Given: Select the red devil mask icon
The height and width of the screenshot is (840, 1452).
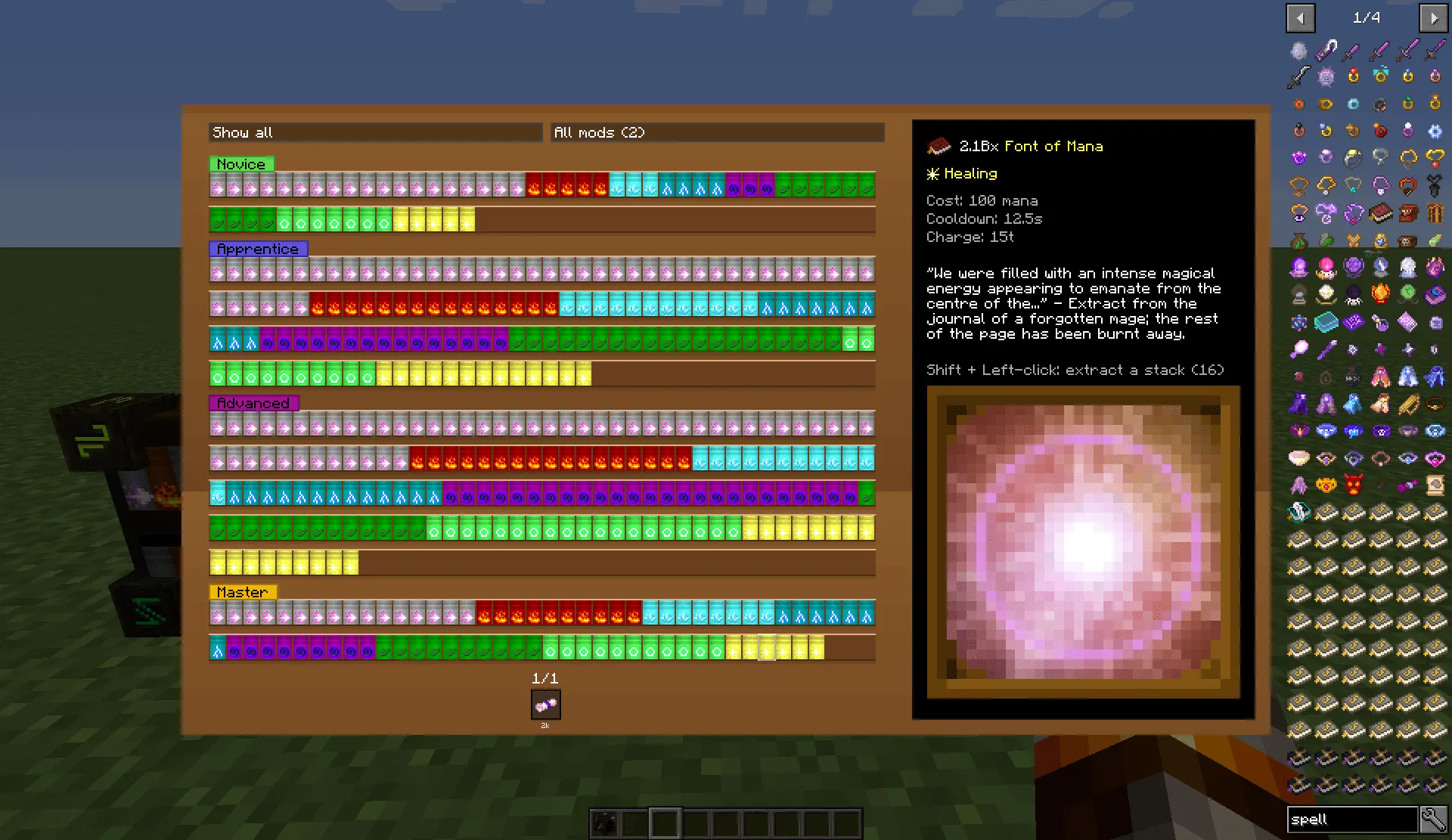Looking at the screenshot, I should 1353,484.
